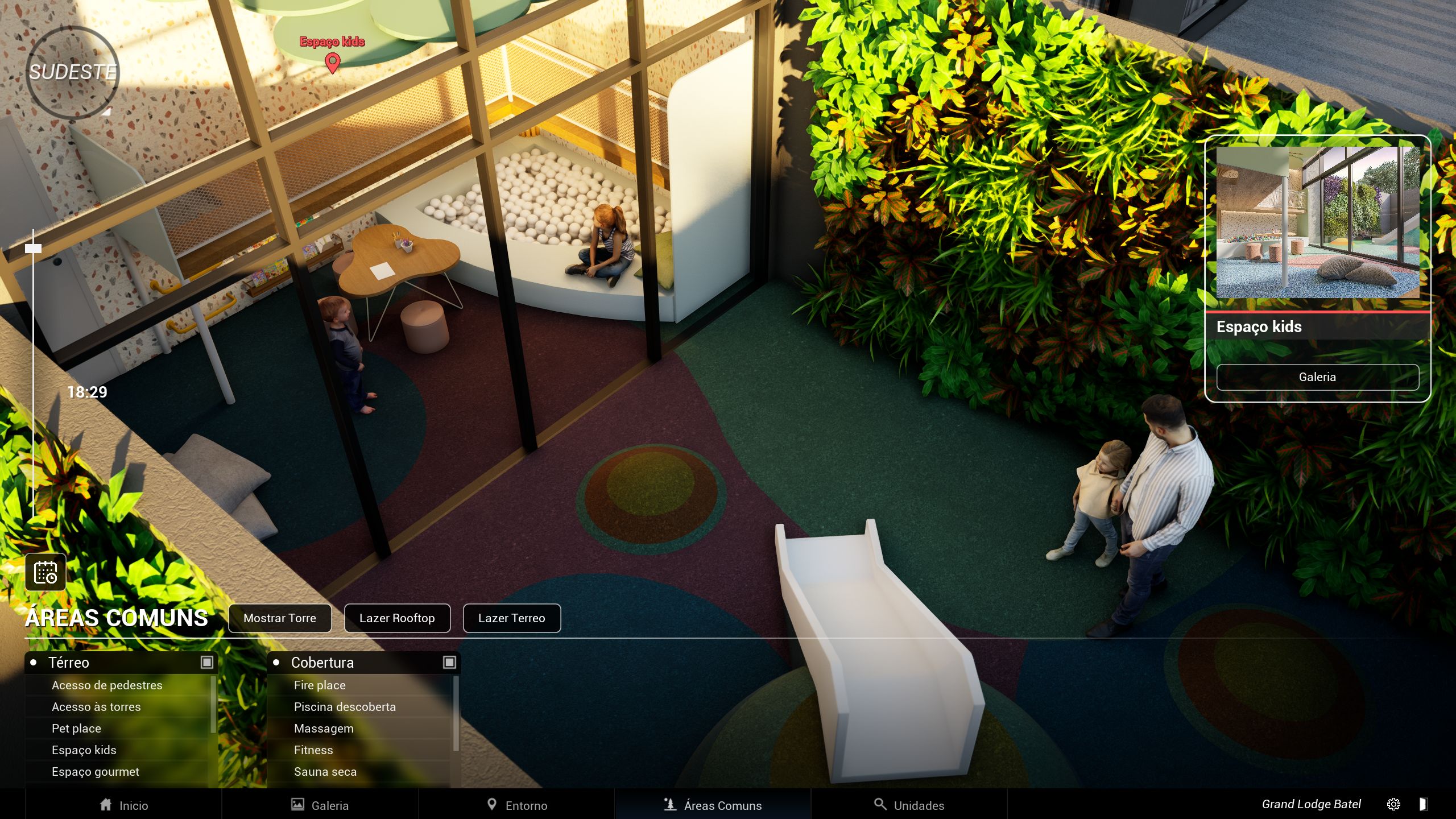Switch to the Inicio tab
Image resolution: width=1456 pixels, height=819 pixels.
[123, 805]
